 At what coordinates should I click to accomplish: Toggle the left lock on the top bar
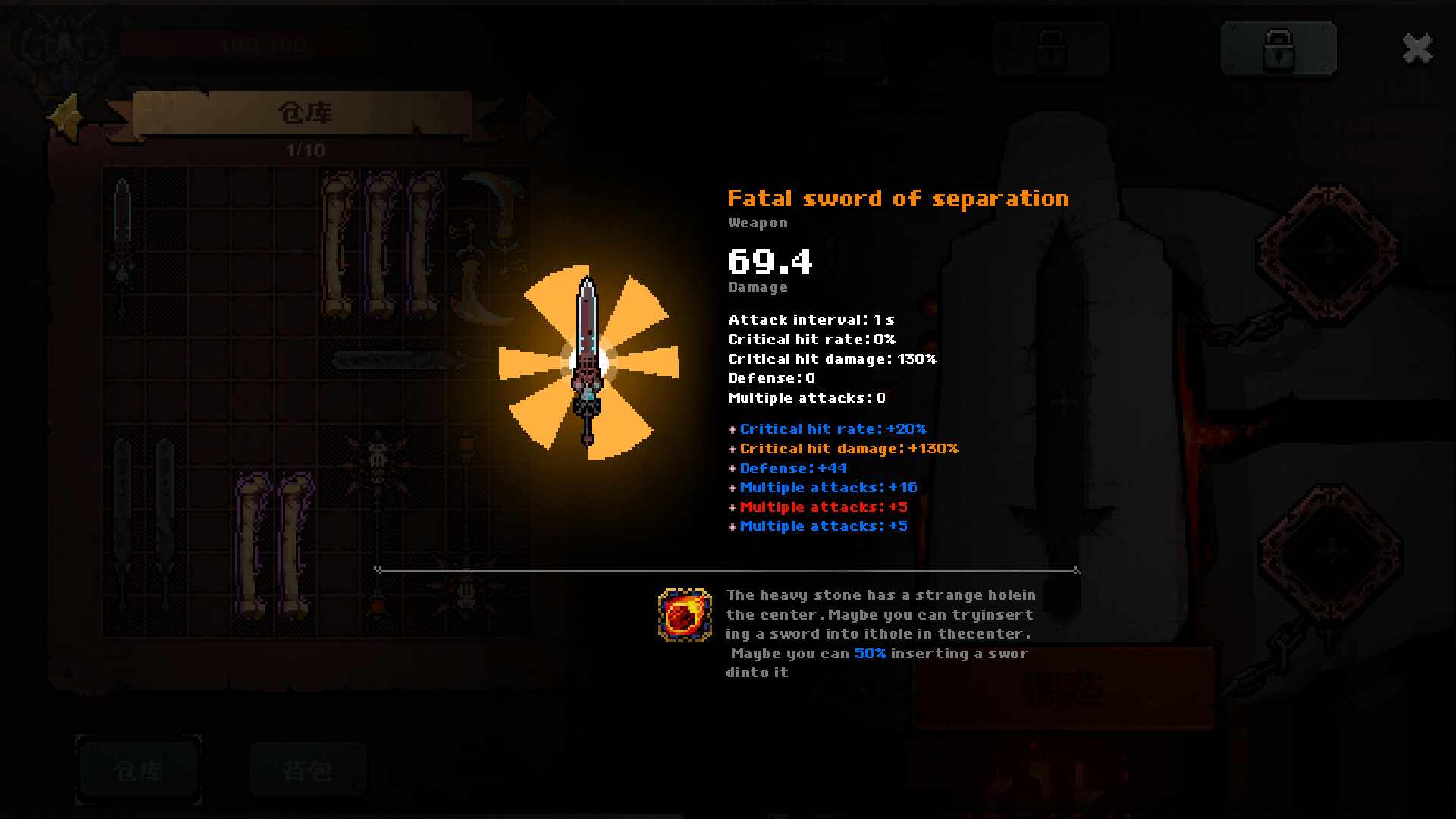(1050, 48)
